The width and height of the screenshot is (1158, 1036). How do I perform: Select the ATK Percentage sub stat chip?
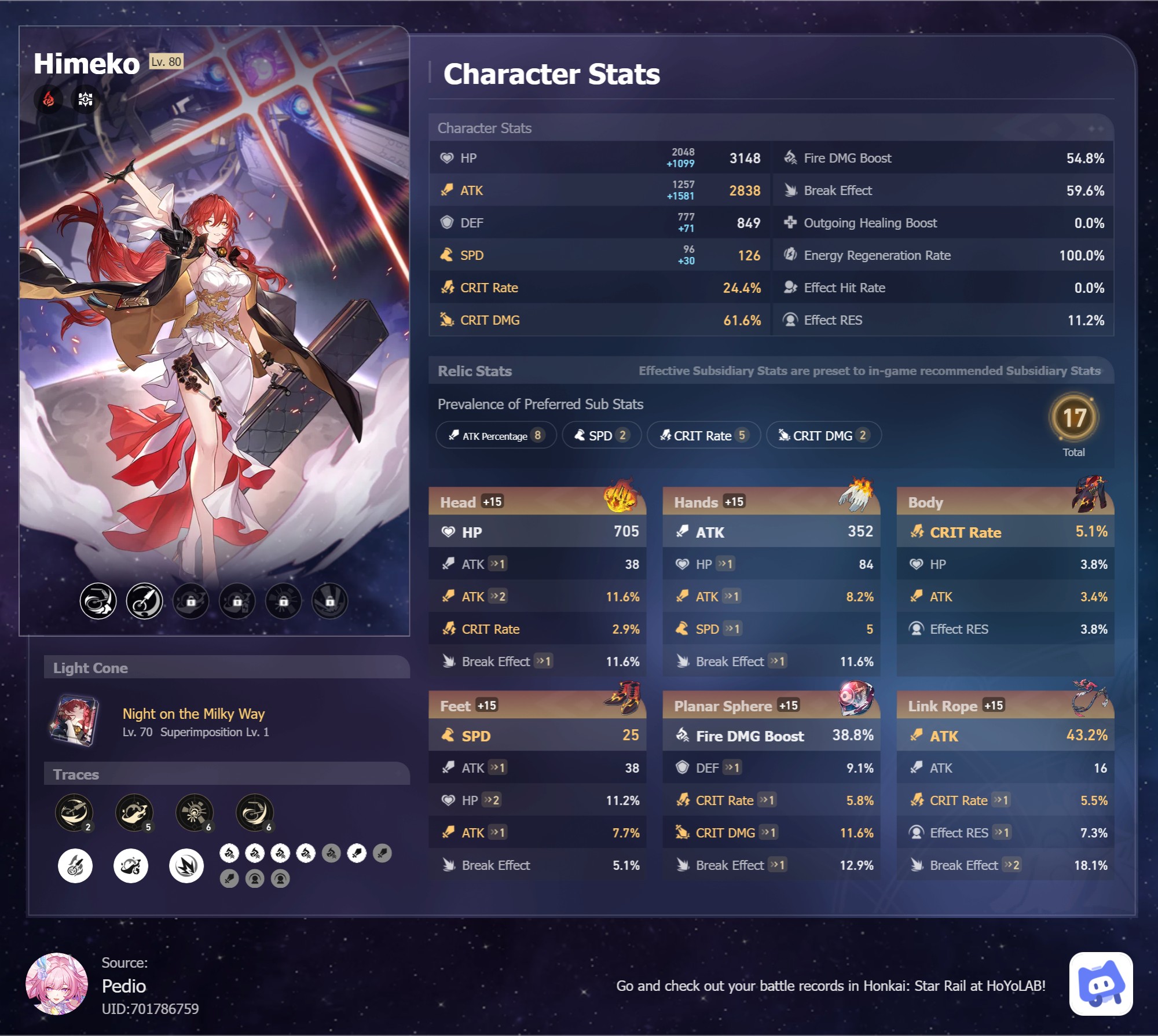pos(496,435)
